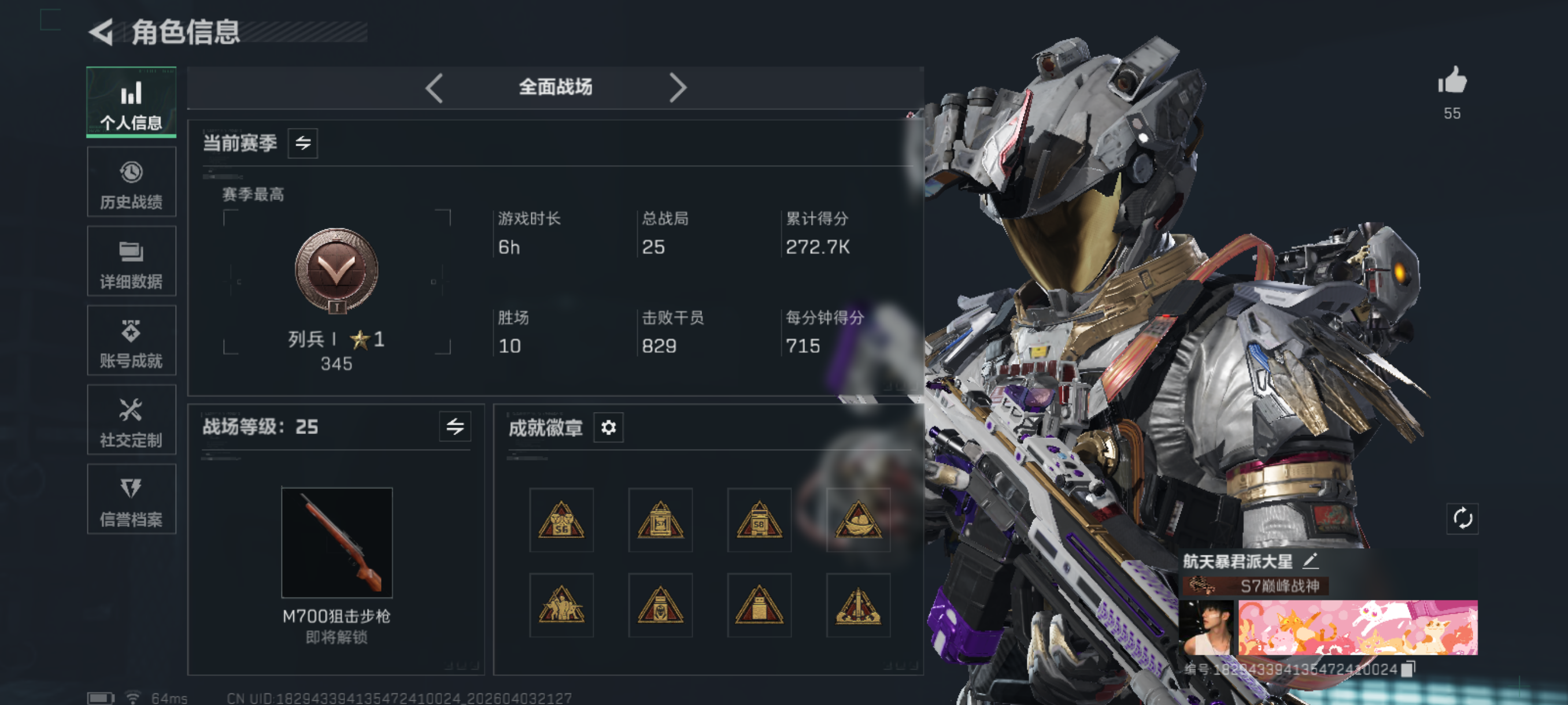Open the 社交定制 tab
The height and width of the screenshot is (705, 1568).
(x=131, y=420)
